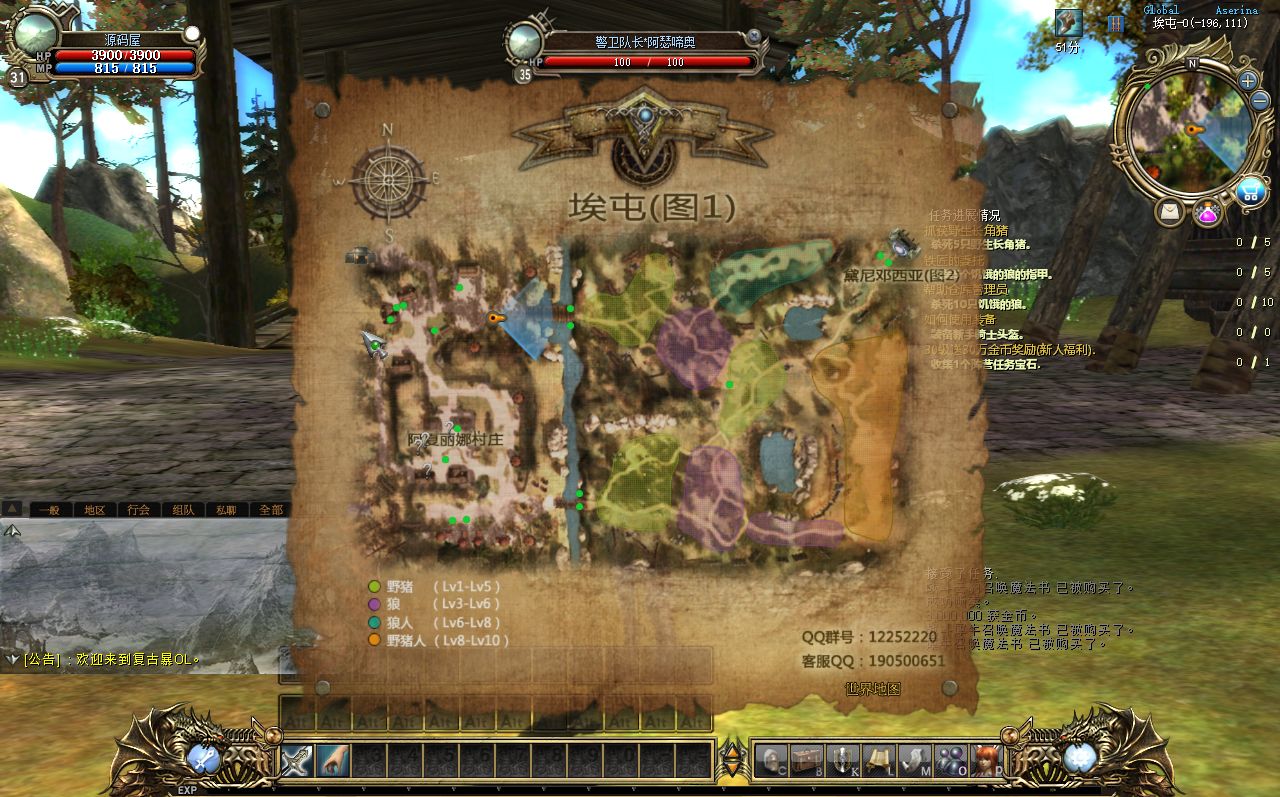Viewport: 1280px width, 797px height.
Task: Open the inventory bag via the B icon
Action: pos(806,760)
